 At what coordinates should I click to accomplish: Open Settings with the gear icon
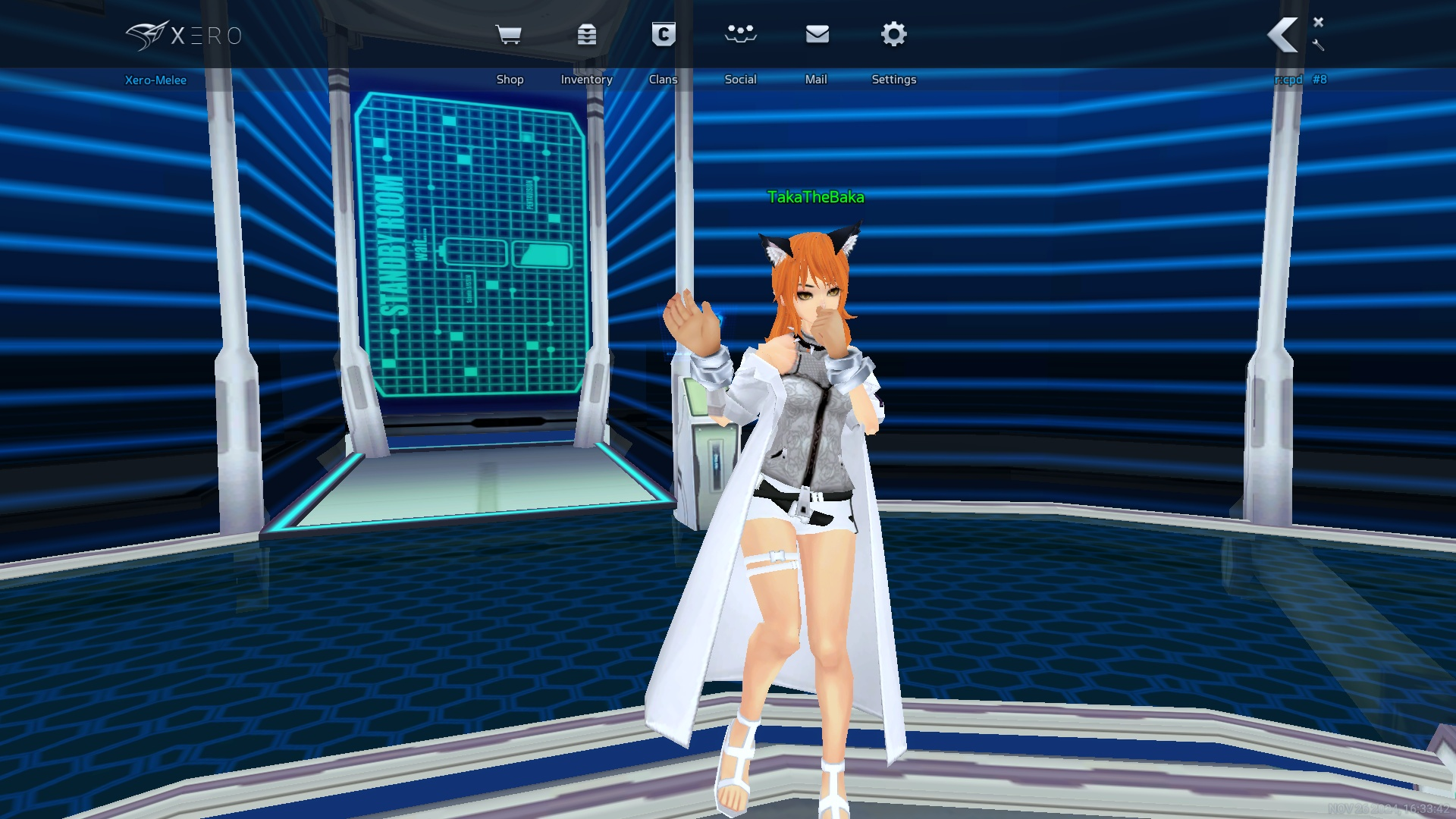click(894, 35)
